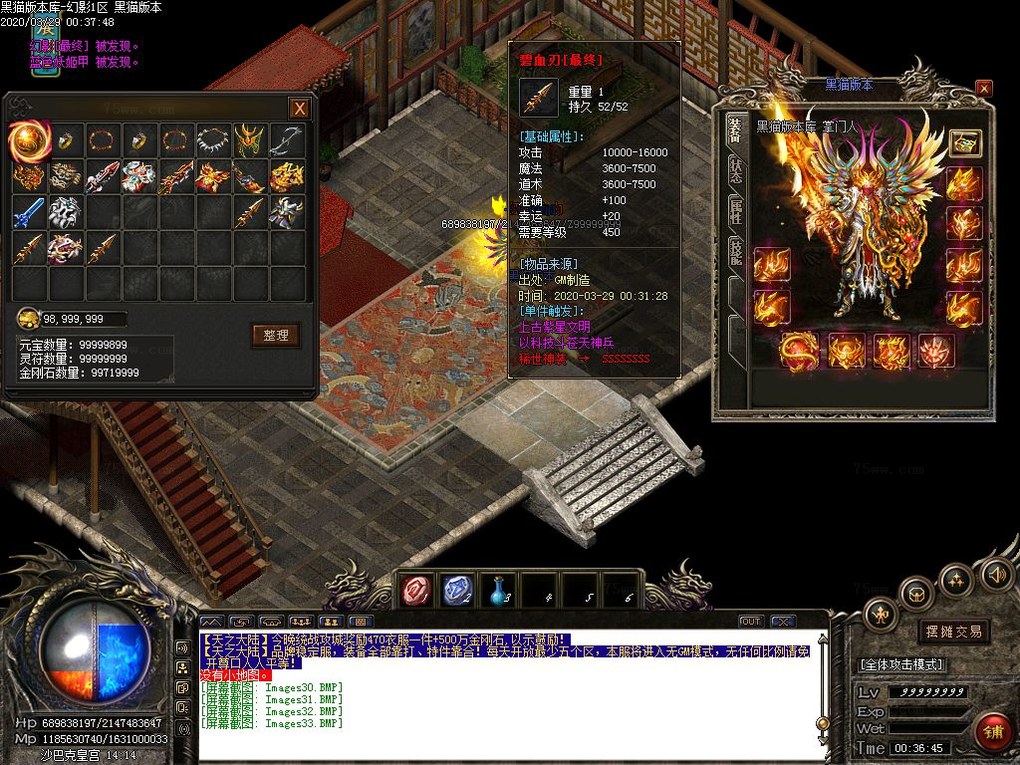
Task: Select the flaming orb item in the bag
Action: pos(30,141)
